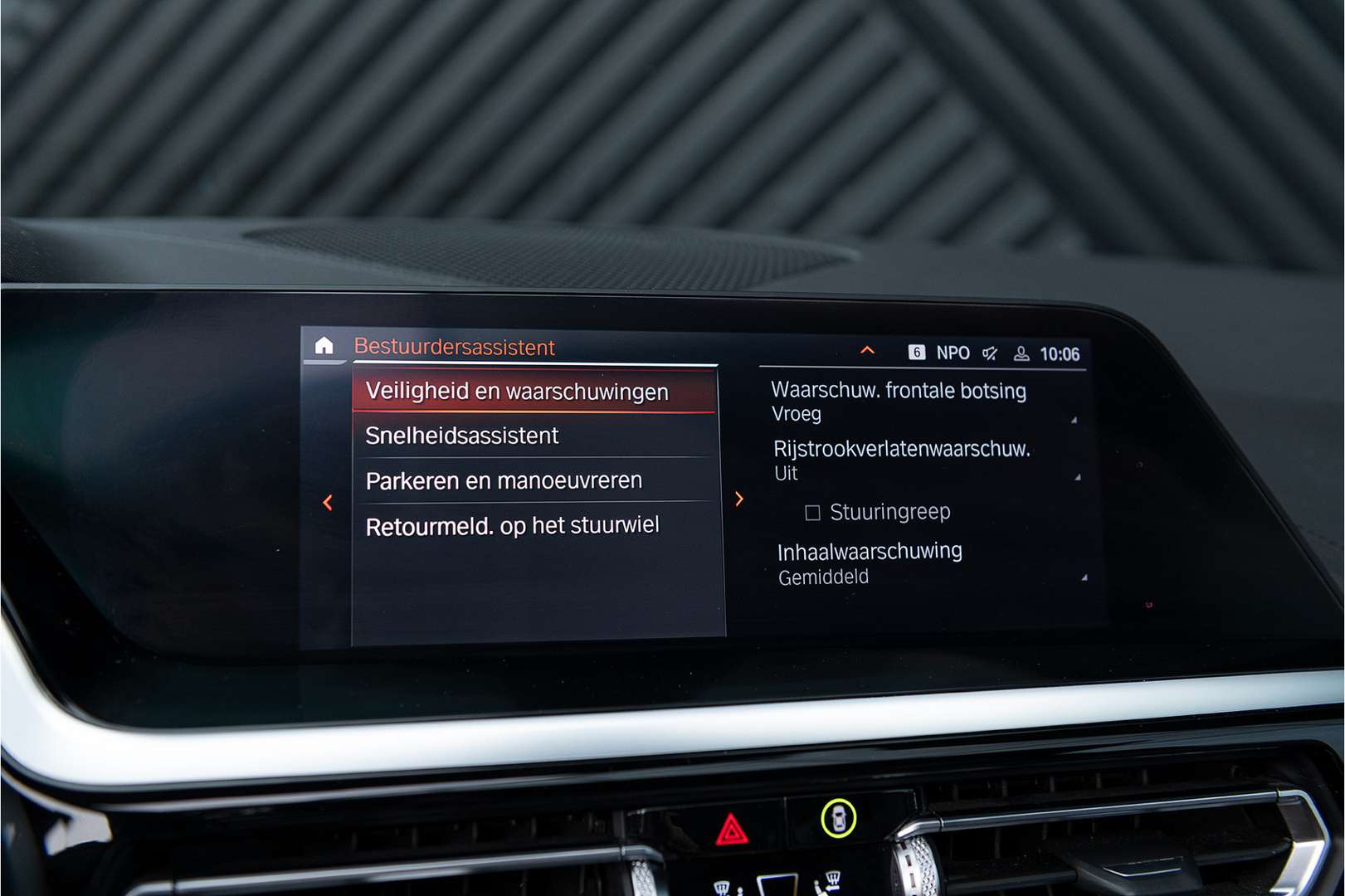Viewport: 1345px width, 896px height.
Task: Tap the NPO station indicator
Action: pyautogui.click(x=953, y=353)
